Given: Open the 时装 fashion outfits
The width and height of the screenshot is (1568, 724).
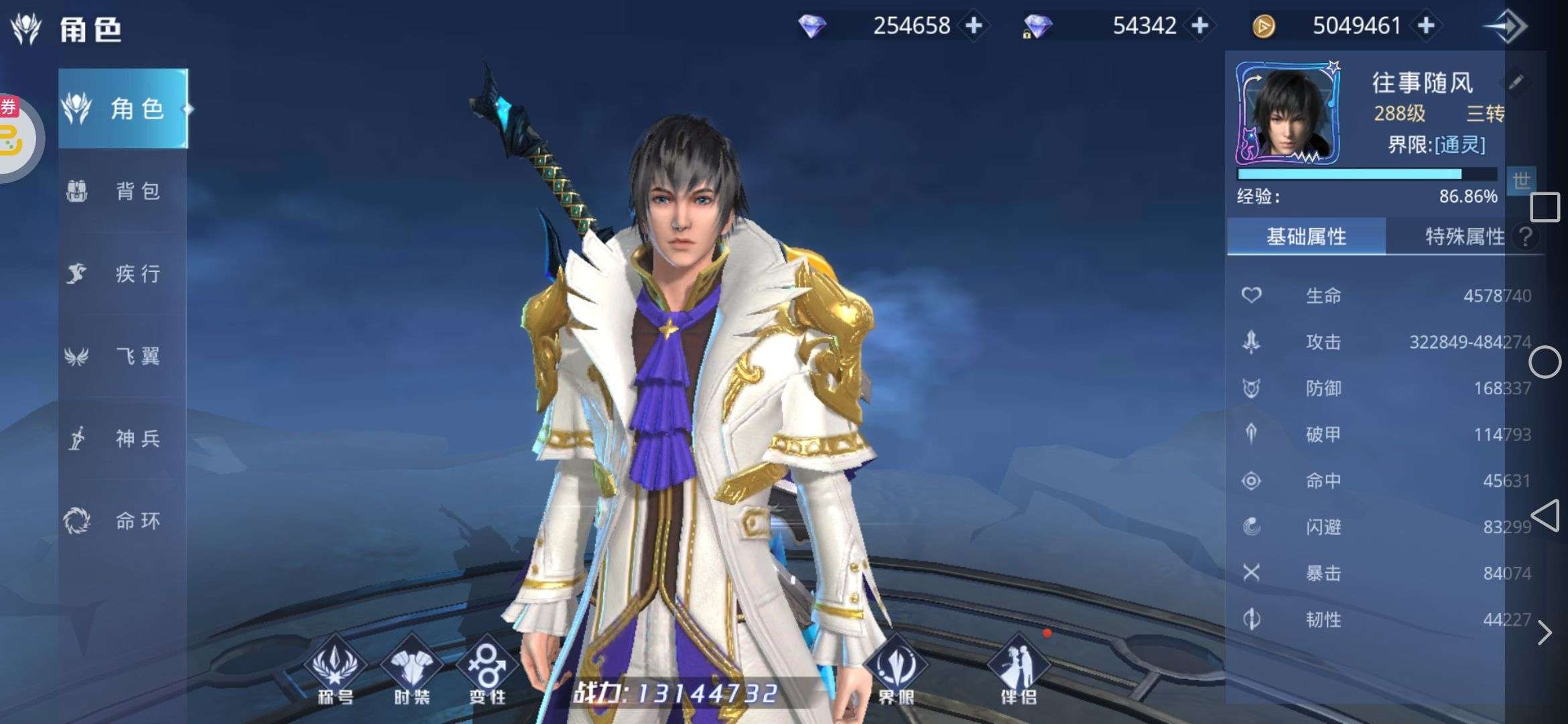Looking at the screenshot, I should point(411,670).
